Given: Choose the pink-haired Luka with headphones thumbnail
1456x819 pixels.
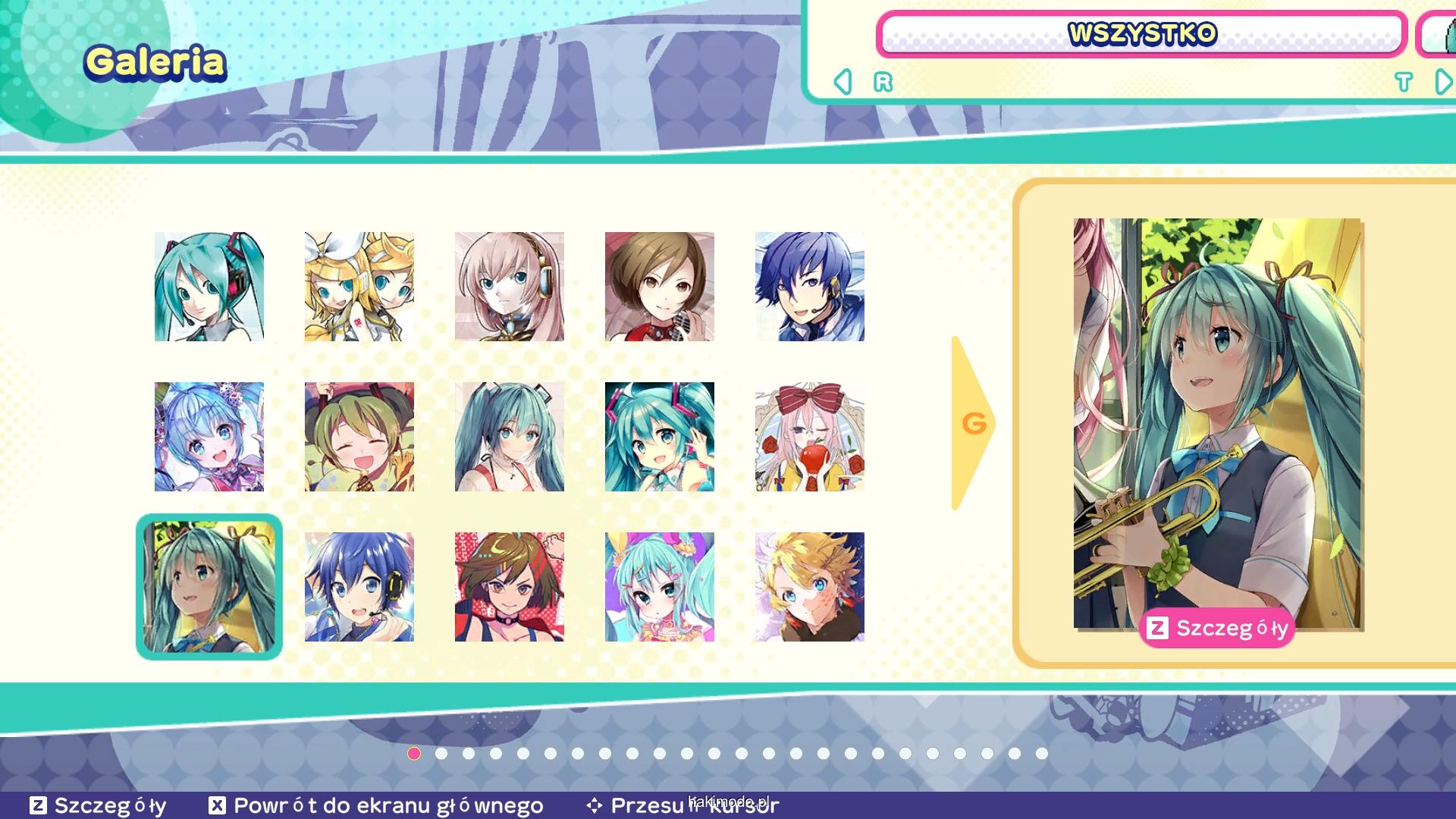Looking at the screenshot, I should pos(510,287).
